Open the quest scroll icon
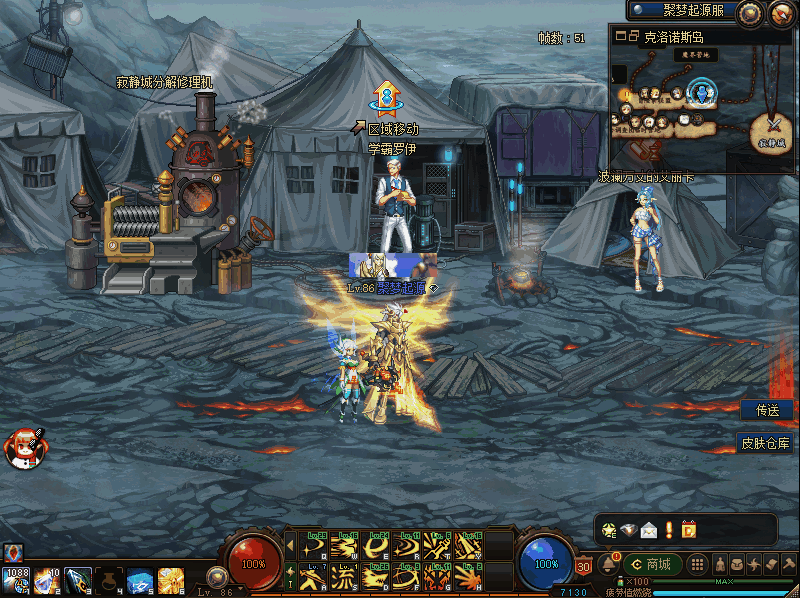 point(771,564)
